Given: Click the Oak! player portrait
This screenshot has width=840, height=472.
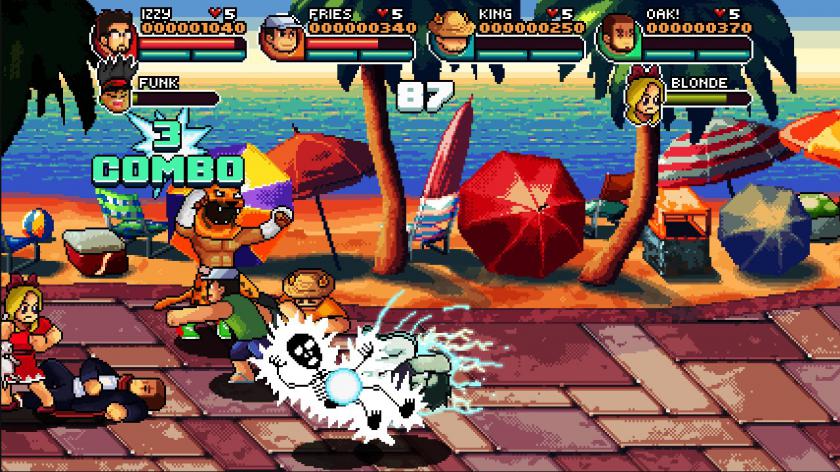Looking at the screenshot, I should click(x=618, y=39).
